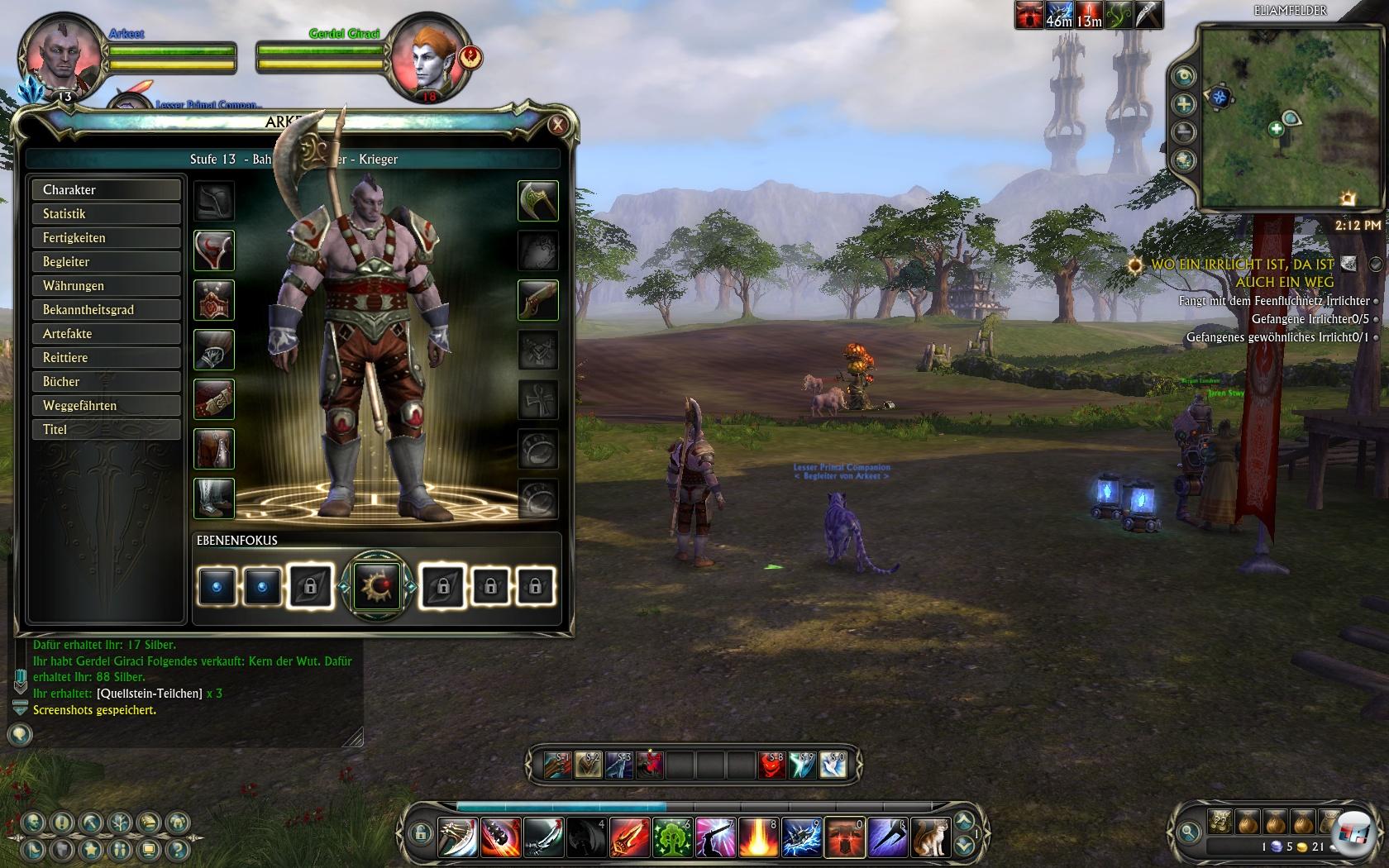Zoom in on the minimap
This screenshot has width=1389, height=868.
1184,104
